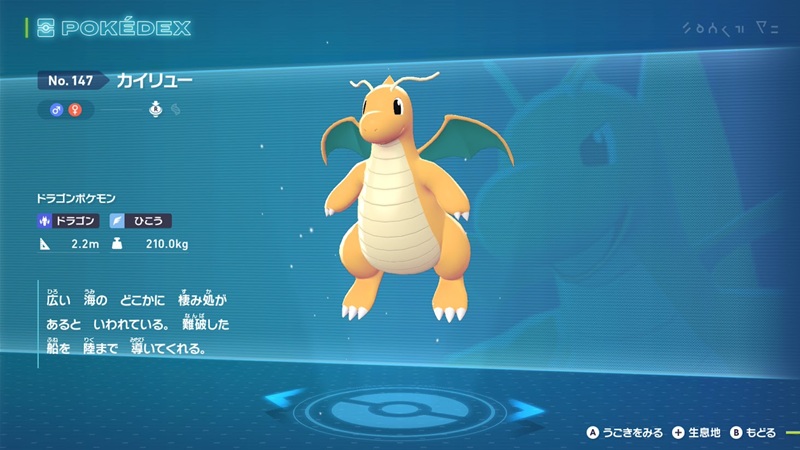Show the previous Pokémon with the left arrow
Viewport: 800px width, 450px height.
(x=283, y=403)
